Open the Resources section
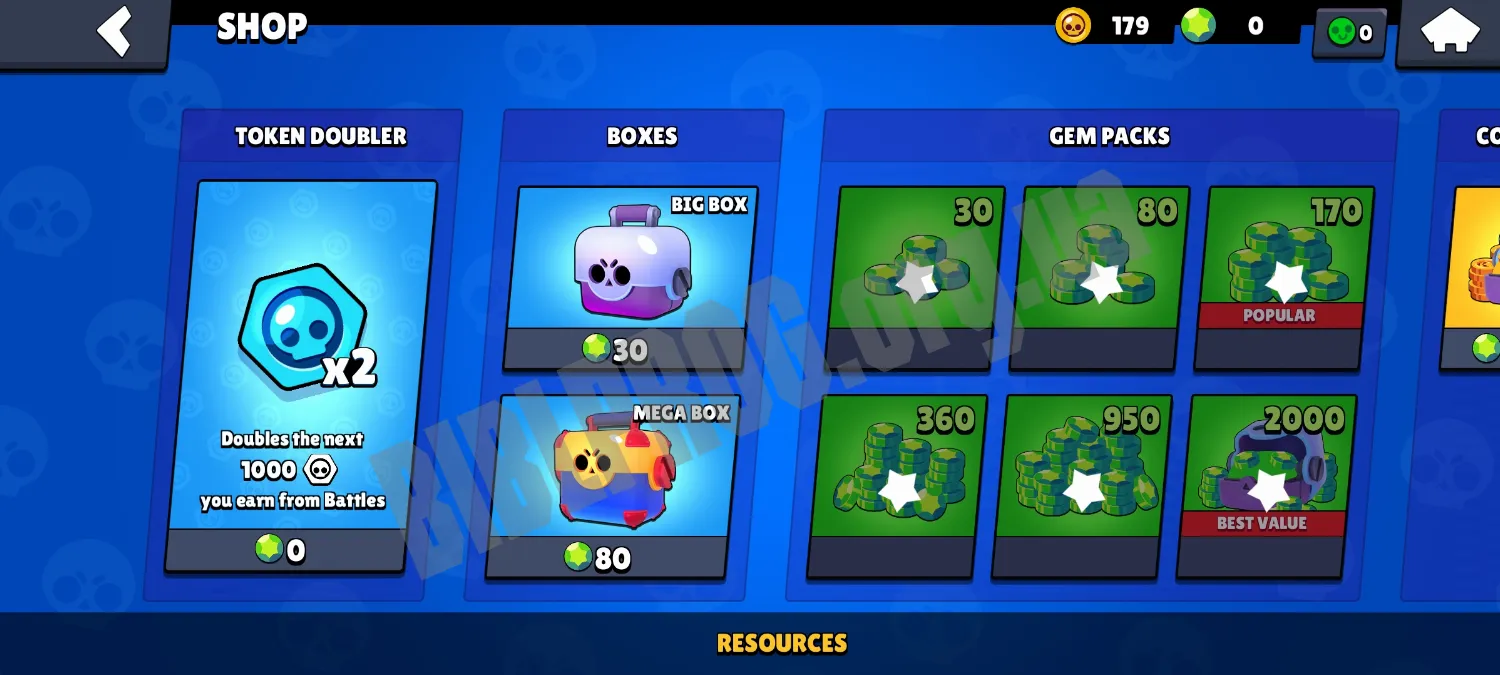The height and width of the screenshot is (675, 1500). click(x=781, y=643)
